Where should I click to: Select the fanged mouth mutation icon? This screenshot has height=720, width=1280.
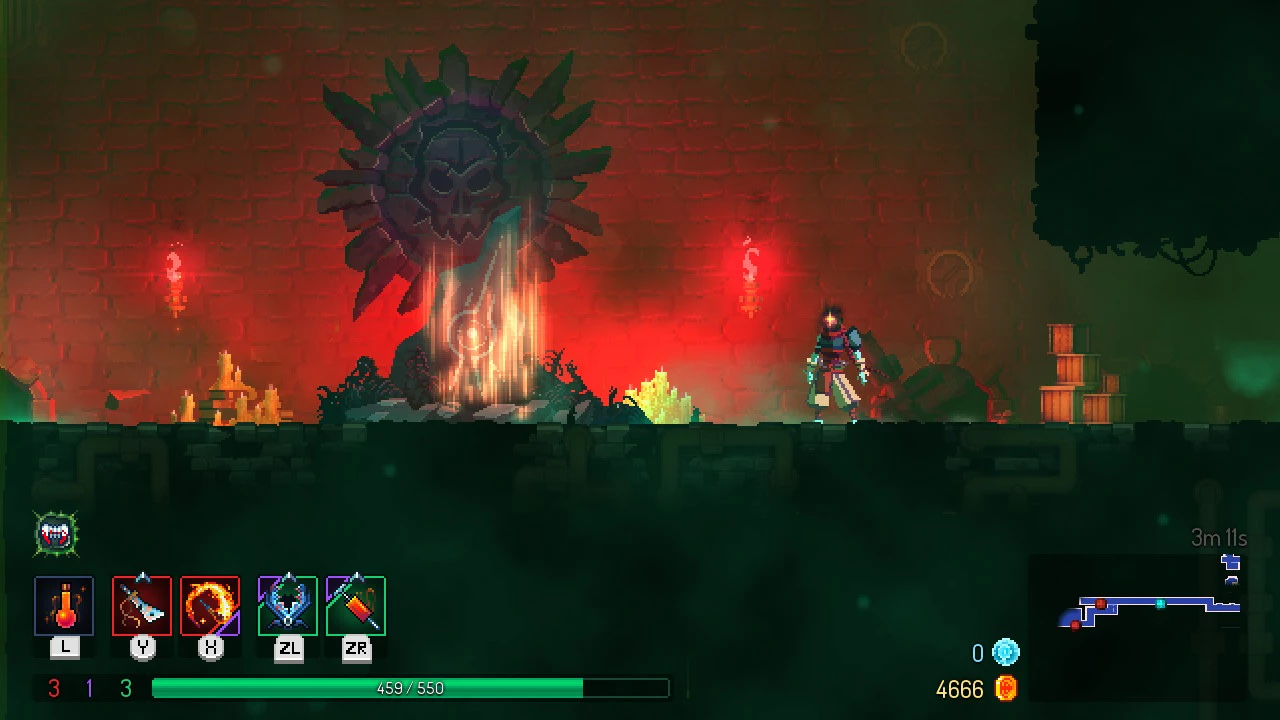click(56, 535)
